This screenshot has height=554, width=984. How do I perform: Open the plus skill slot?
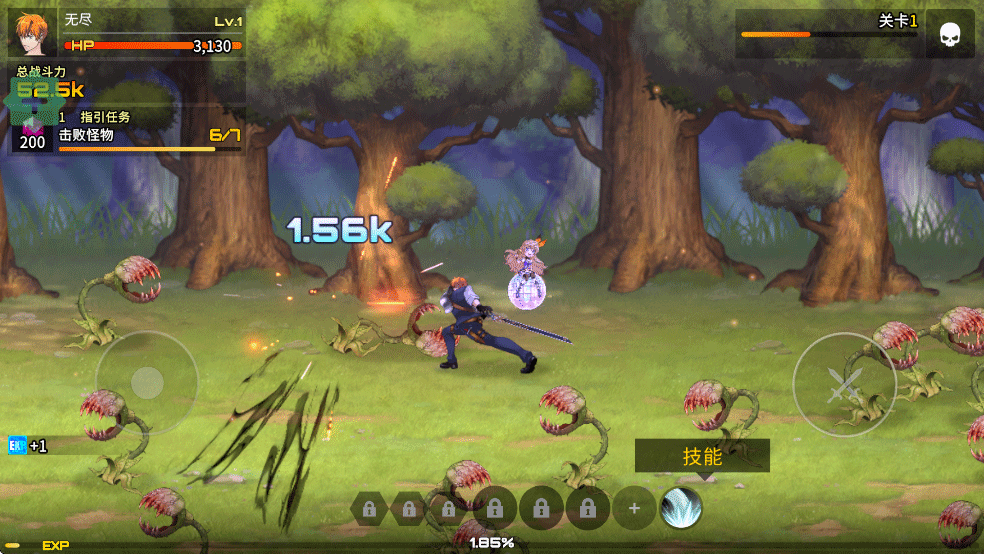click(634, 509)
